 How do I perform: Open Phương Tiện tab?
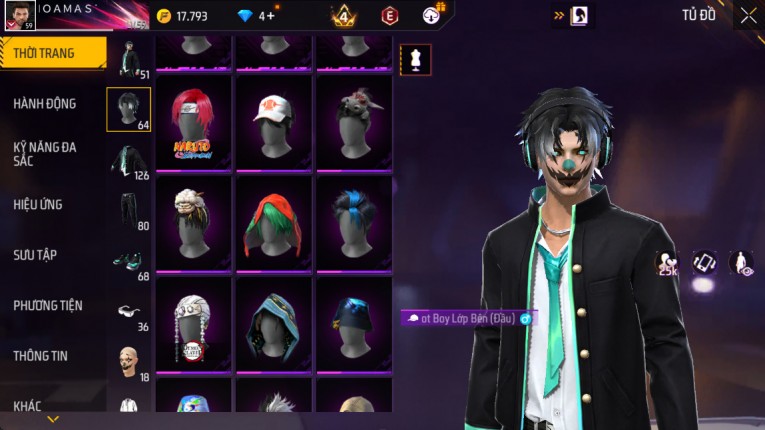click(48, 305)
